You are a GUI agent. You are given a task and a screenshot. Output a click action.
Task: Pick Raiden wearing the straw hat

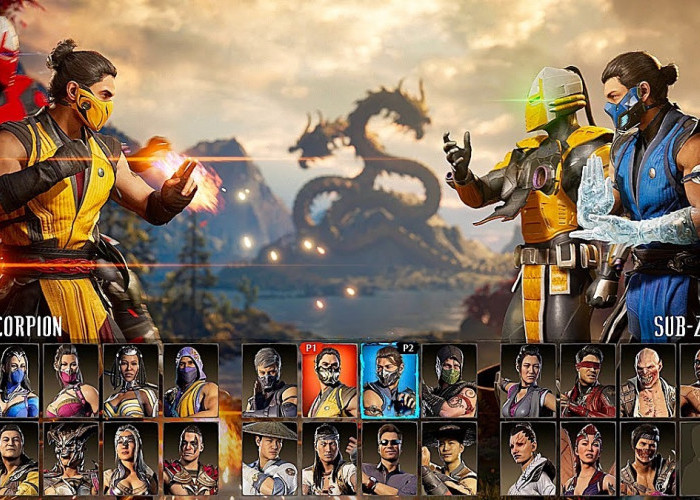click(x=269, y=459)
